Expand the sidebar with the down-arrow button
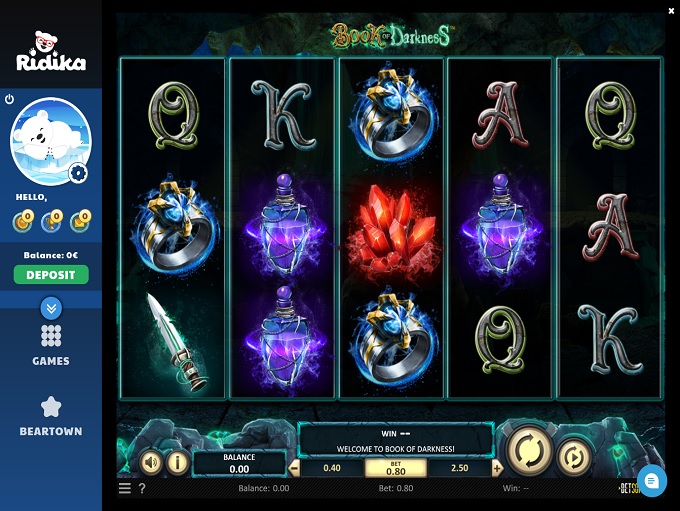 (51, 308)
